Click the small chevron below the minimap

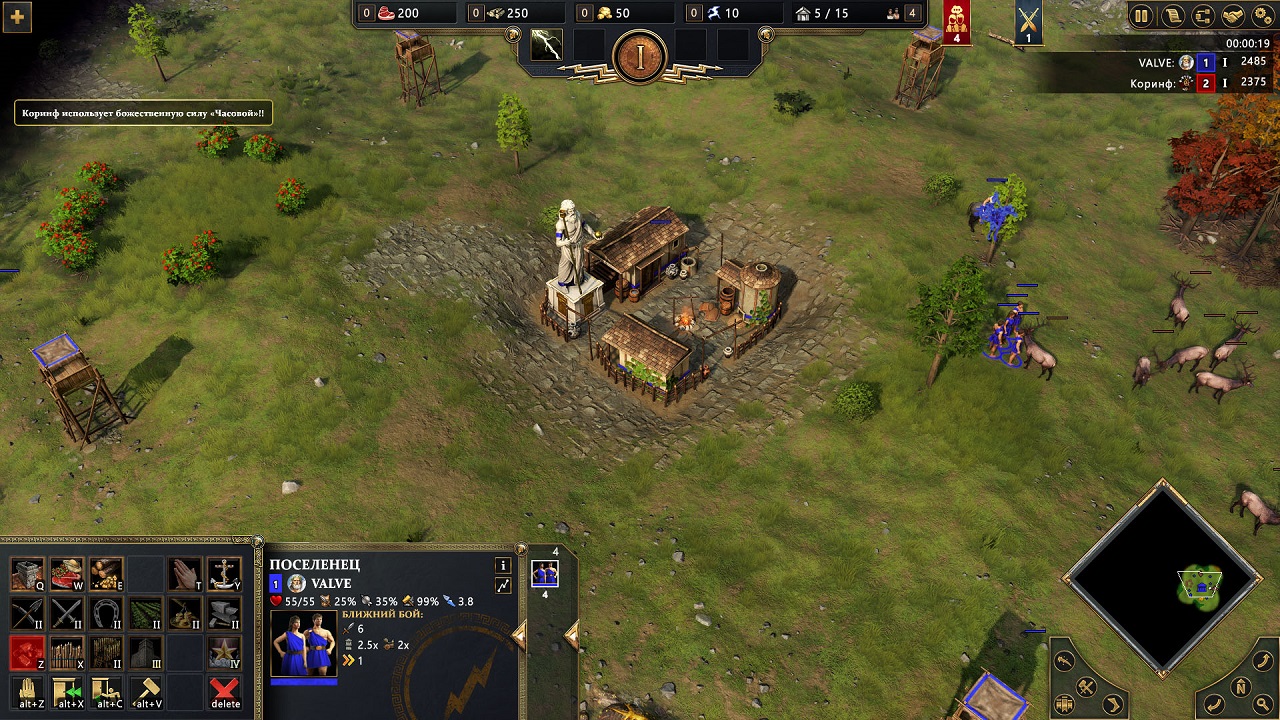click(1163, 673)
